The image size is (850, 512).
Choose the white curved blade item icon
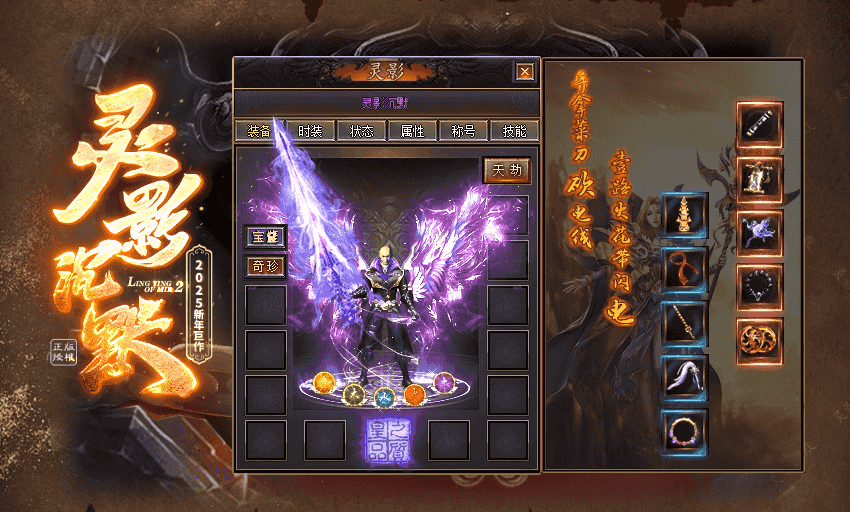coord(685,378)
